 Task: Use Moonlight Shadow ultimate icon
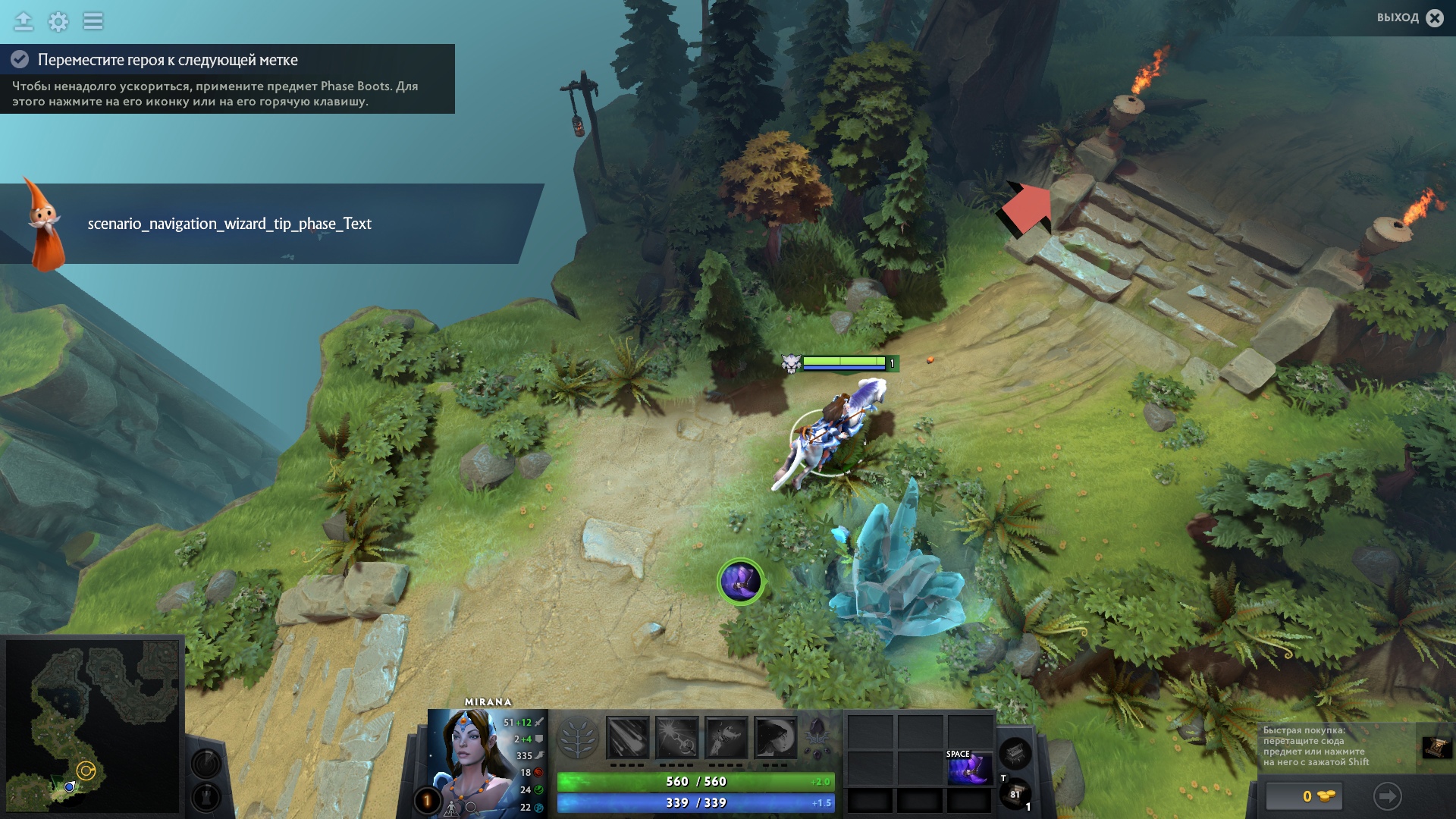pyautogui.click(x=776, y=736)
